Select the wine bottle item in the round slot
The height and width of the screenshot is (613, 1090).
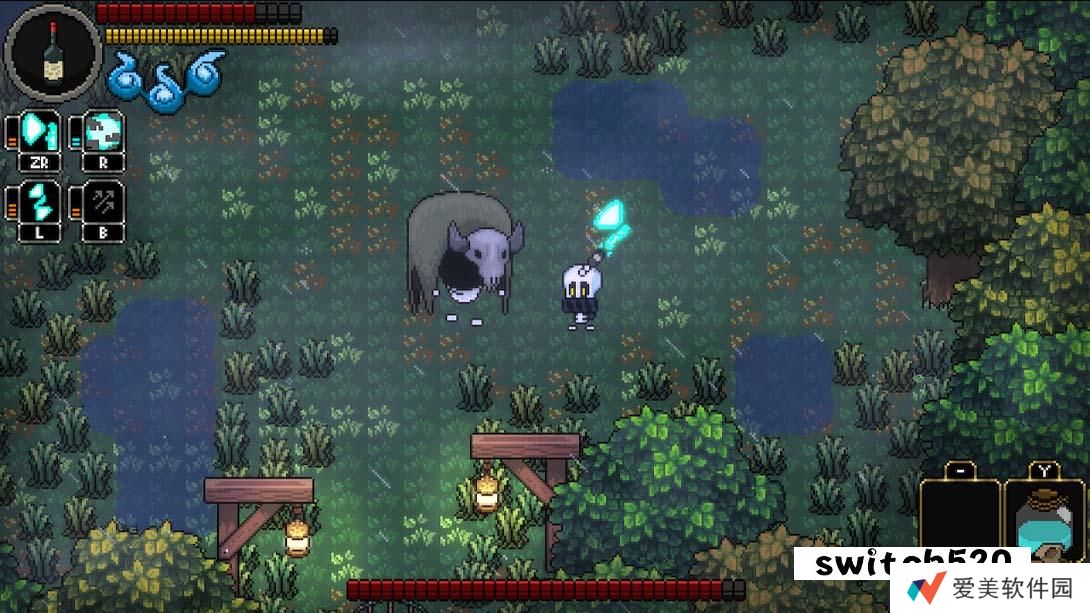tap(53, 52)
